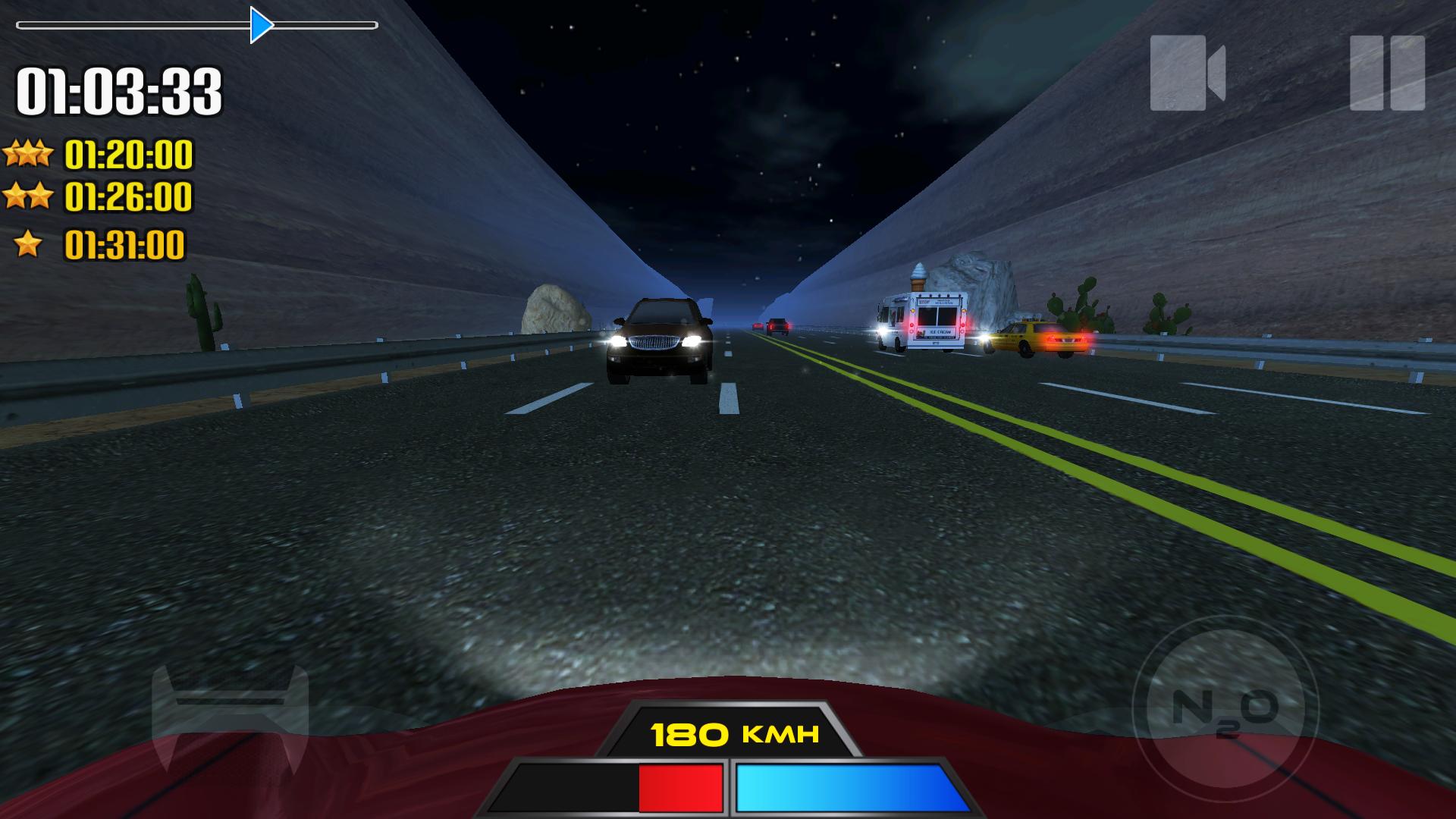This screenshot has width=1456, height=819.
Task: Pause the race
Action: (x=1387, y=74)
